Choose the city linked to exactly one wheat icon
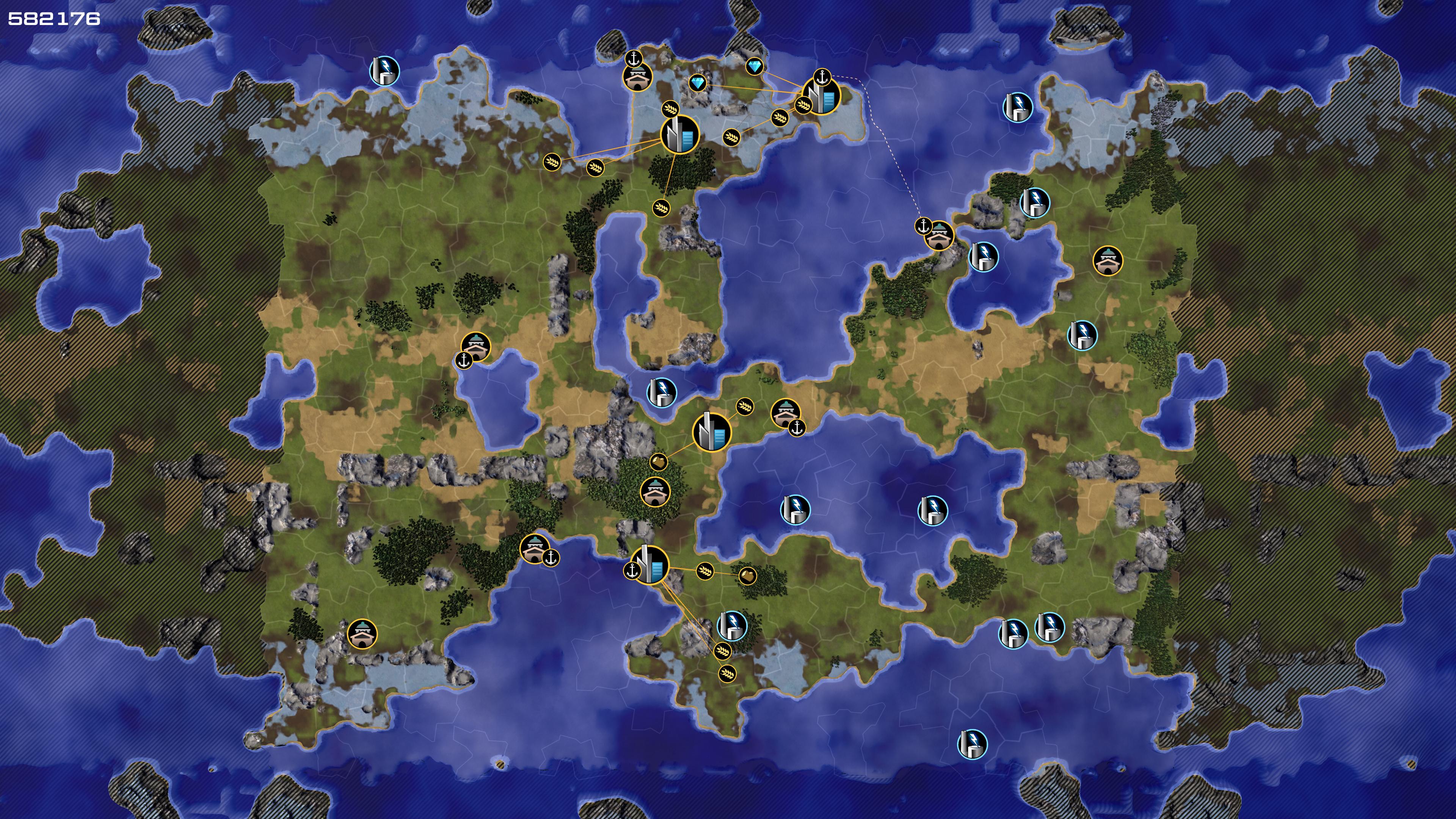This screenshot has height=819, width=1456. click(x=711, y=432)
